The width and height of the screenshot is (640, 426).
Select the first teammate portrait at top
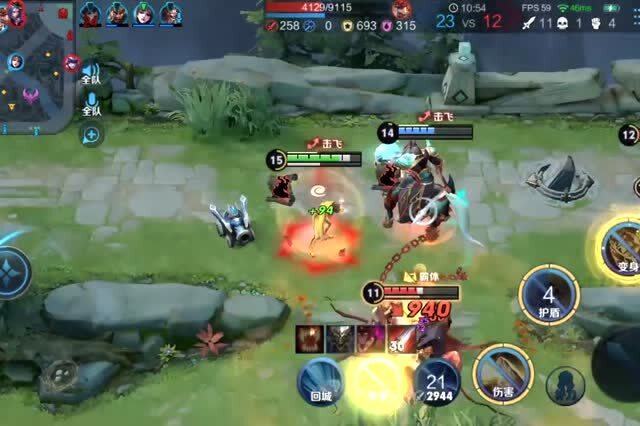(91, 14)
